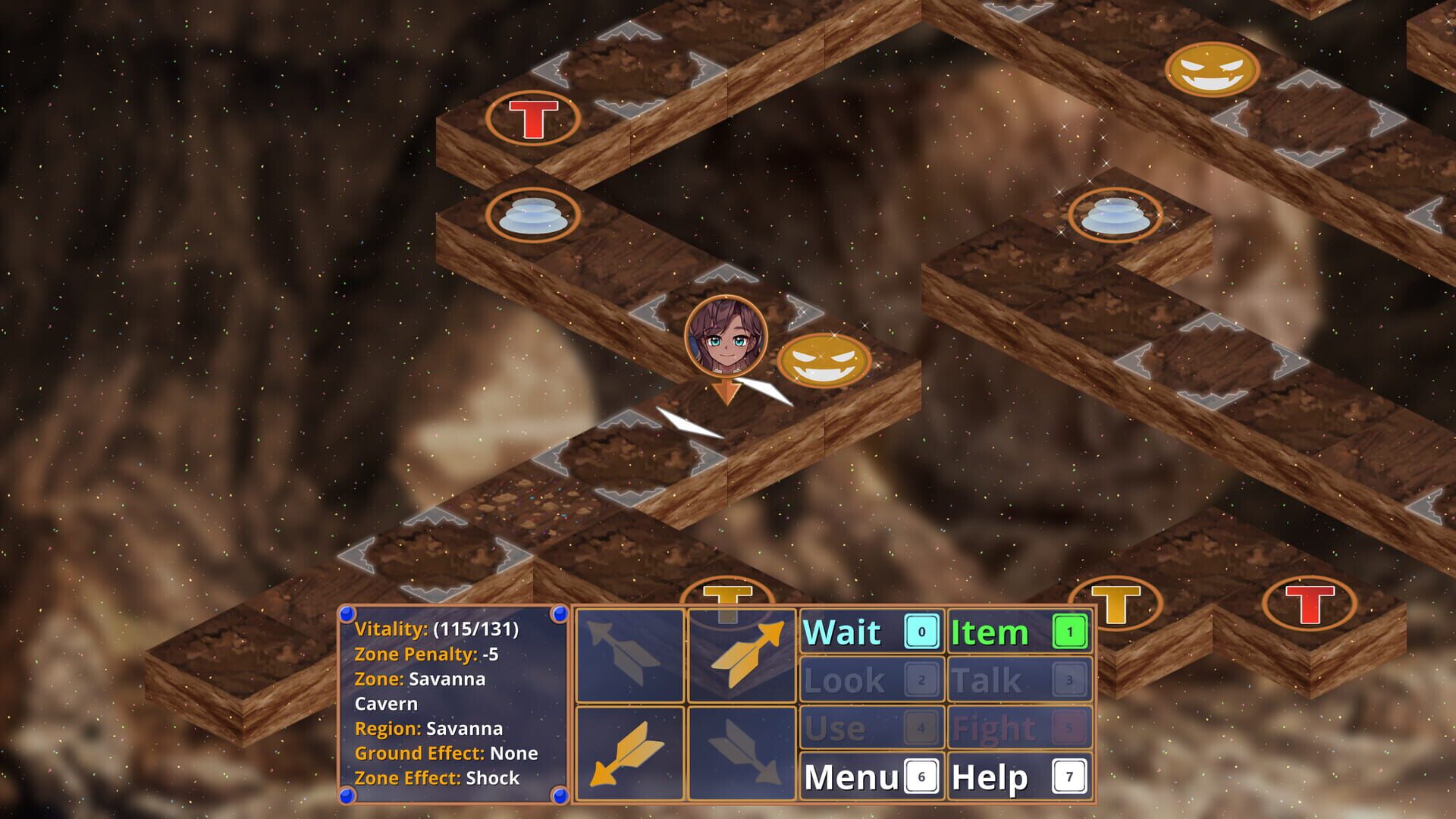Click the stacked blue discs icon in the upper-left area

(x=531, y=215)
